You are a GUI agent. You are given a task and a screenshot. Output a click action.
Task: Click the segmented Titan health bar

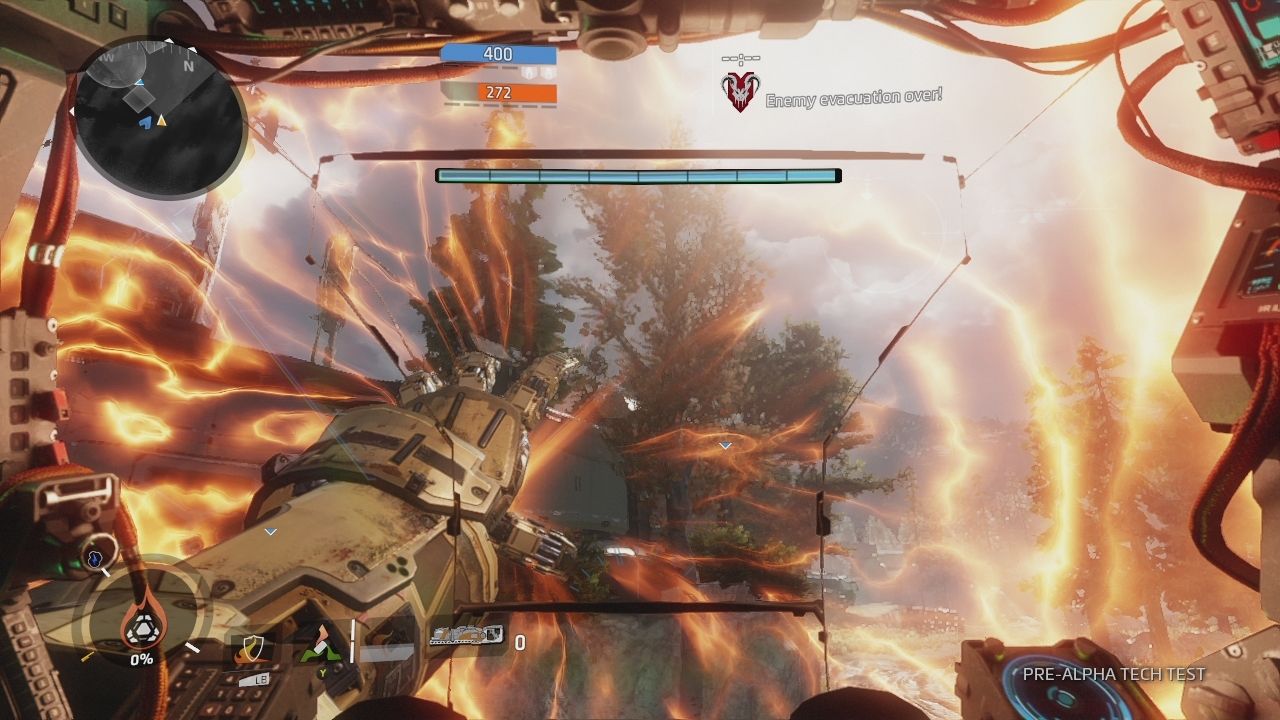636,174
